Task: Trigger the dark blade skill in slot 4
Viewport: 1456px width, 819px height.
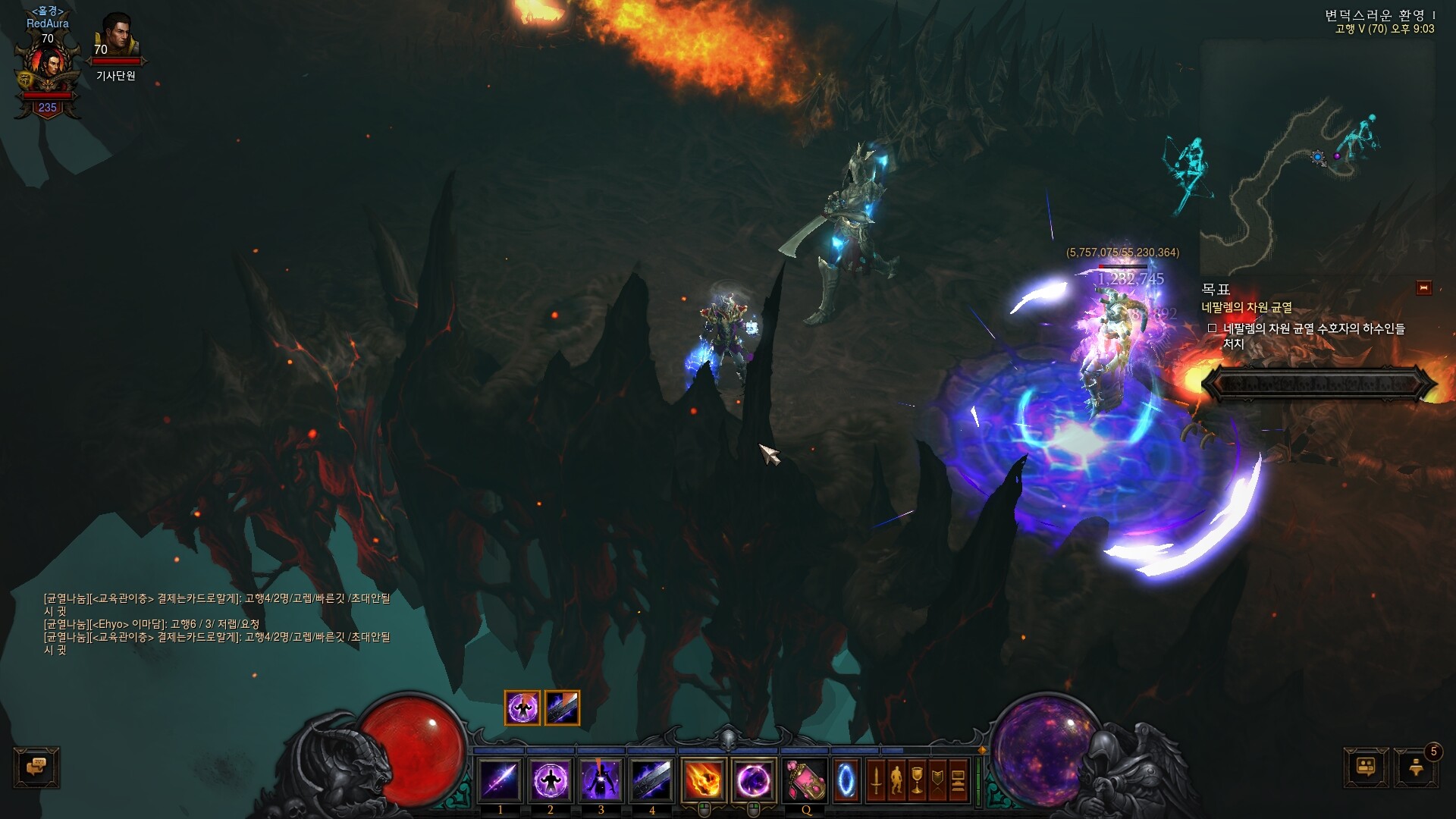Action: point(651,780)
